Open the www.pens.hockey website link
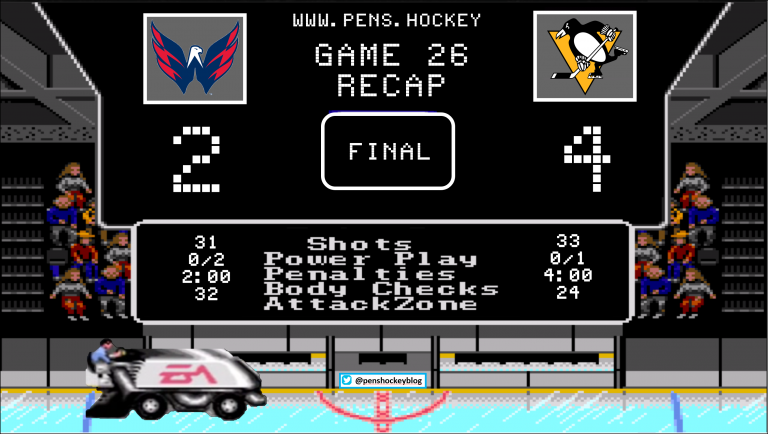The image size is (768, 434). (x=387, y=20)
